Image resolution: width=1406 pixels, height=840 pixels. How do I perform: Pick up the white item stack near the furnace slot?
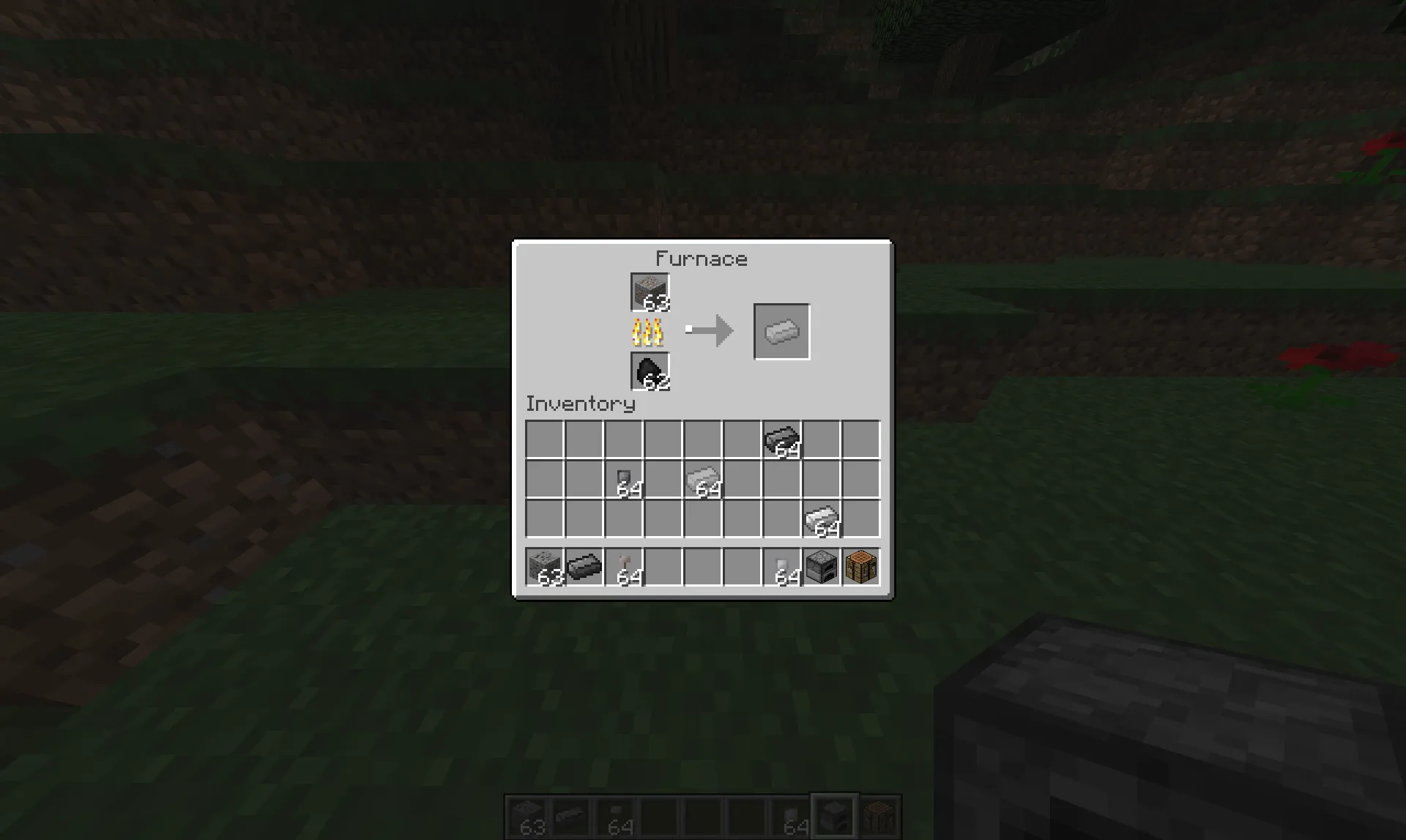tap(781, 568)
